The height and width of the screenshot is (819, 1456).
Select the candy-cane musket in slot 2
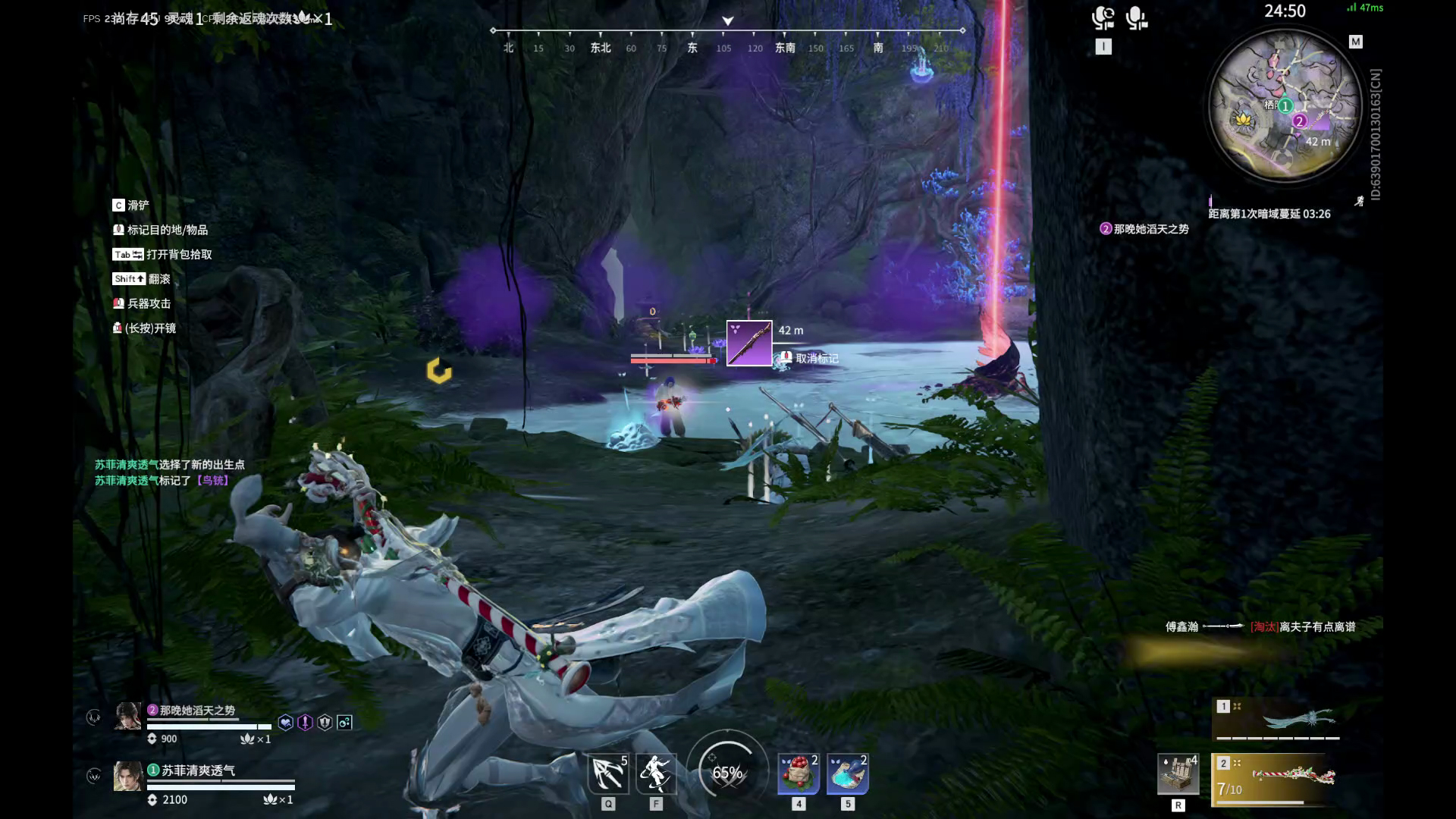pyautogui.click(x=1282, y=777)
